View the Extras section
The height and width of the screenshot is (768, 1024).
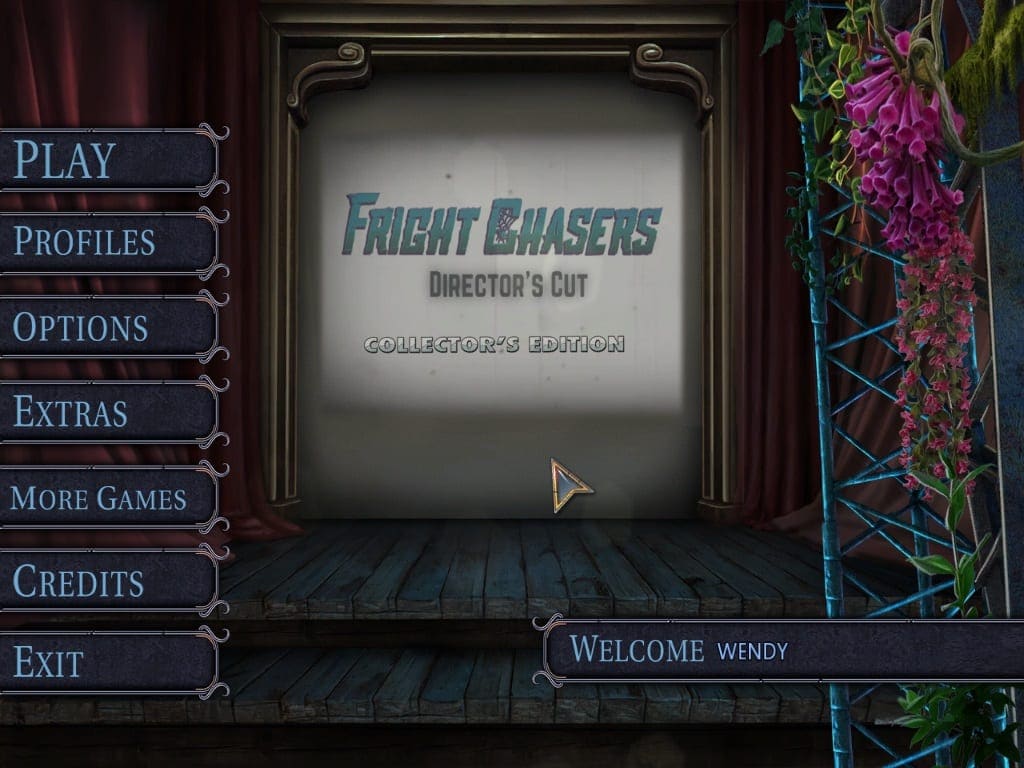click(108, 412)
